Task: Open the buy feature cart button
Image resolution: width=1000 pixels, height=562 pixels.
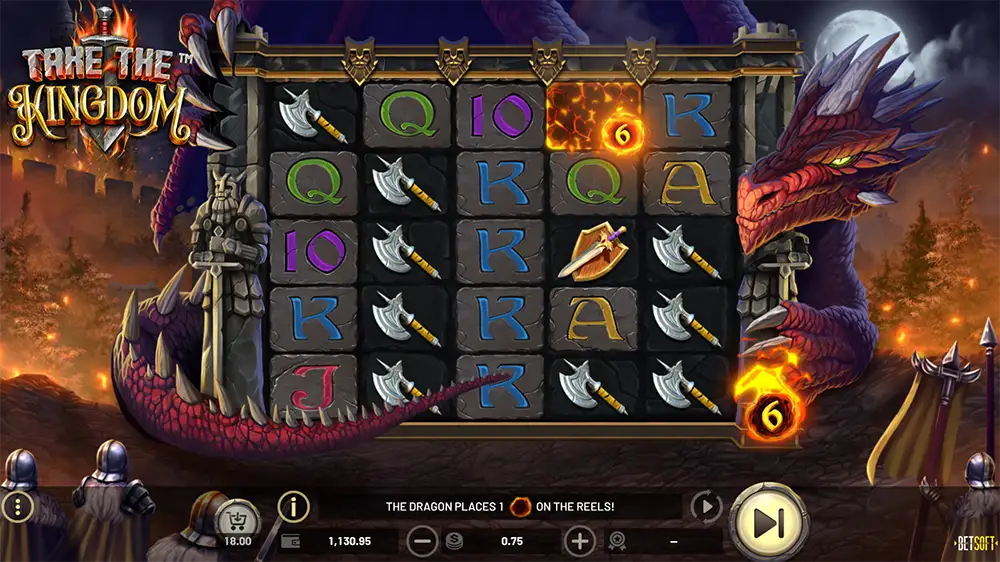Action: [238, 520]
